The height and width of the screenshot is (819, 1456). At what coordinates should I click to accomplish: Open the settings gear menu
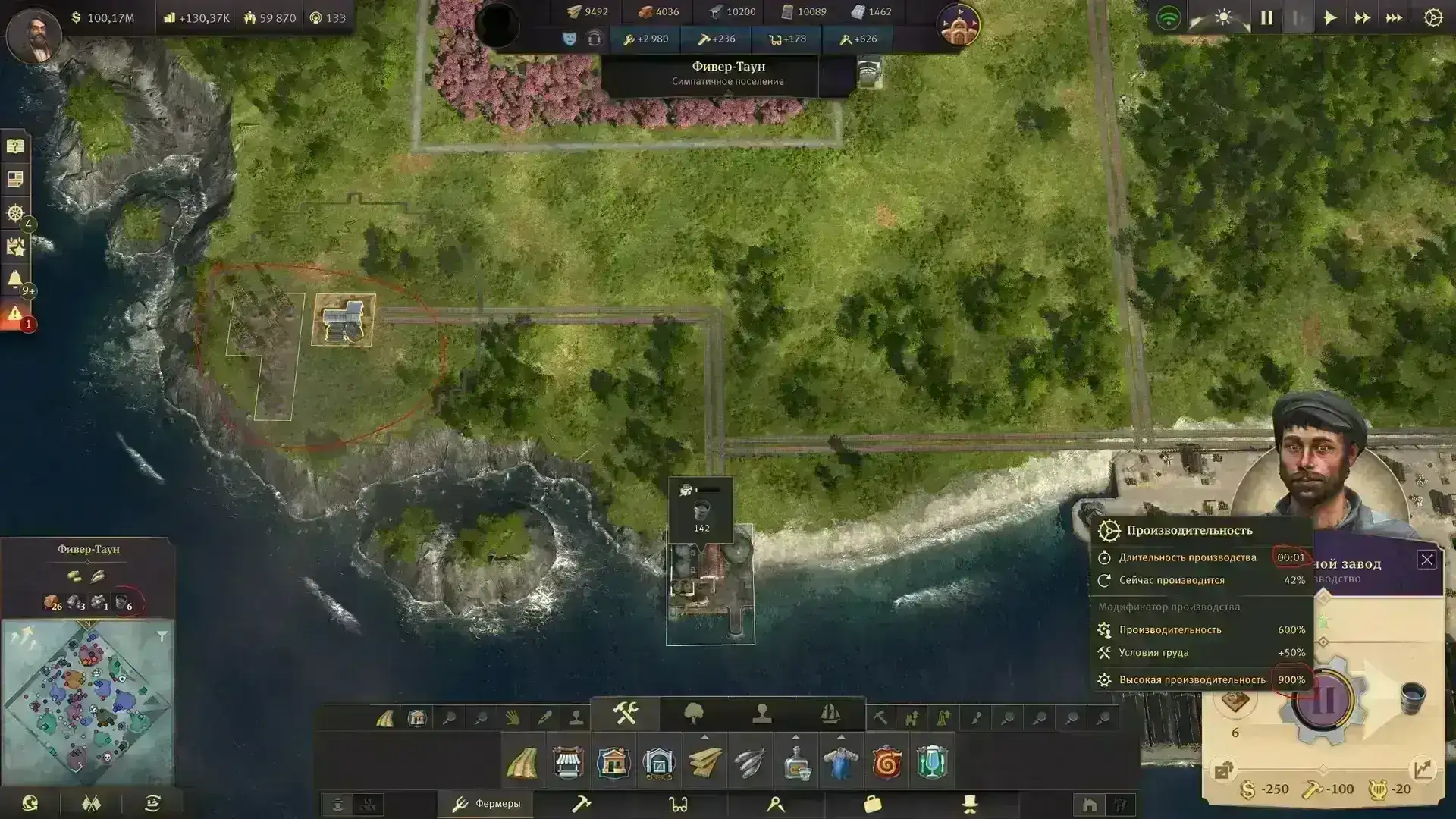click(x=1432, y=18)
